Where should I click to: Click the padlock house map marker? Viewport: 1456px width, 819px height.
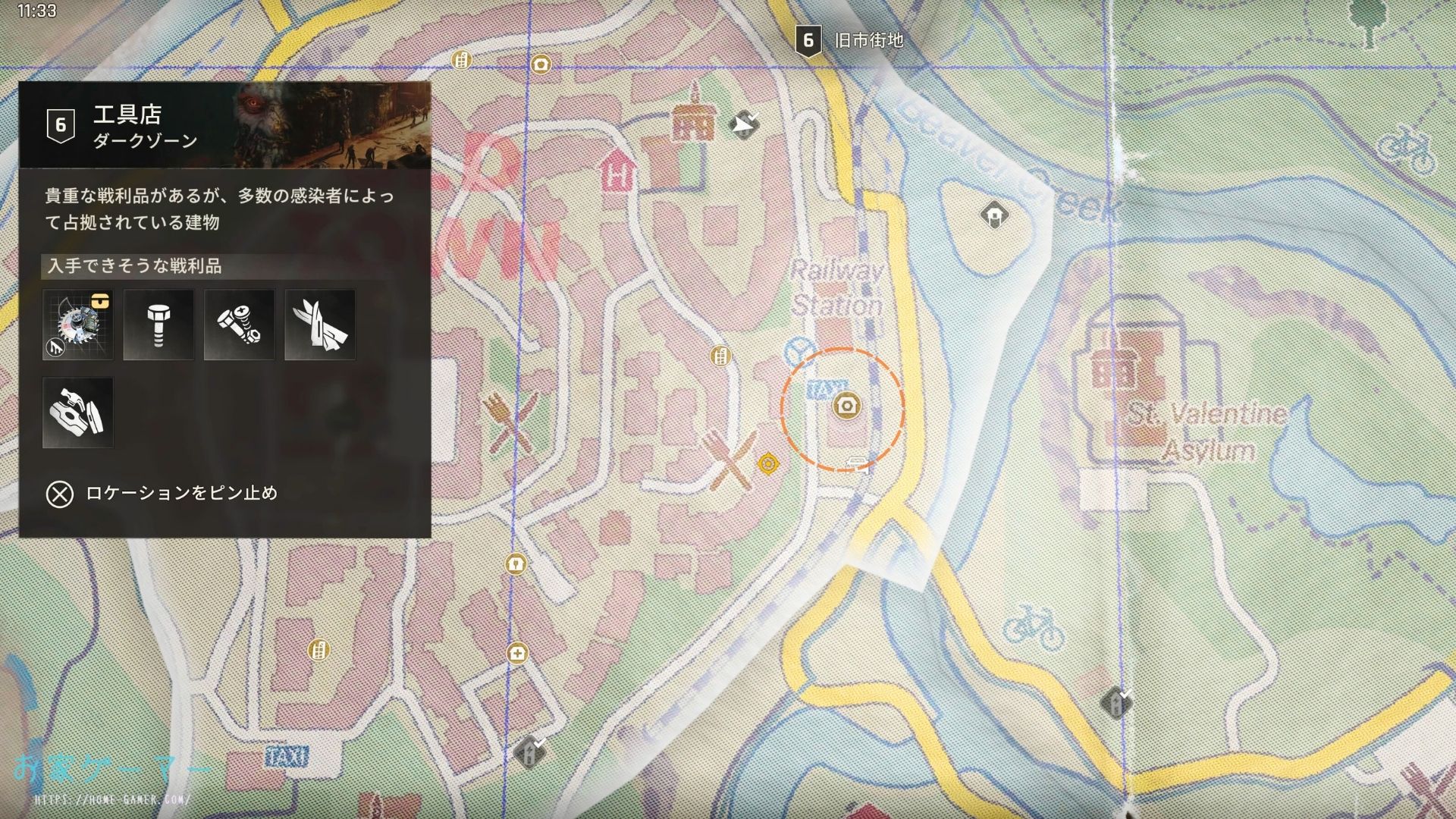516,564
